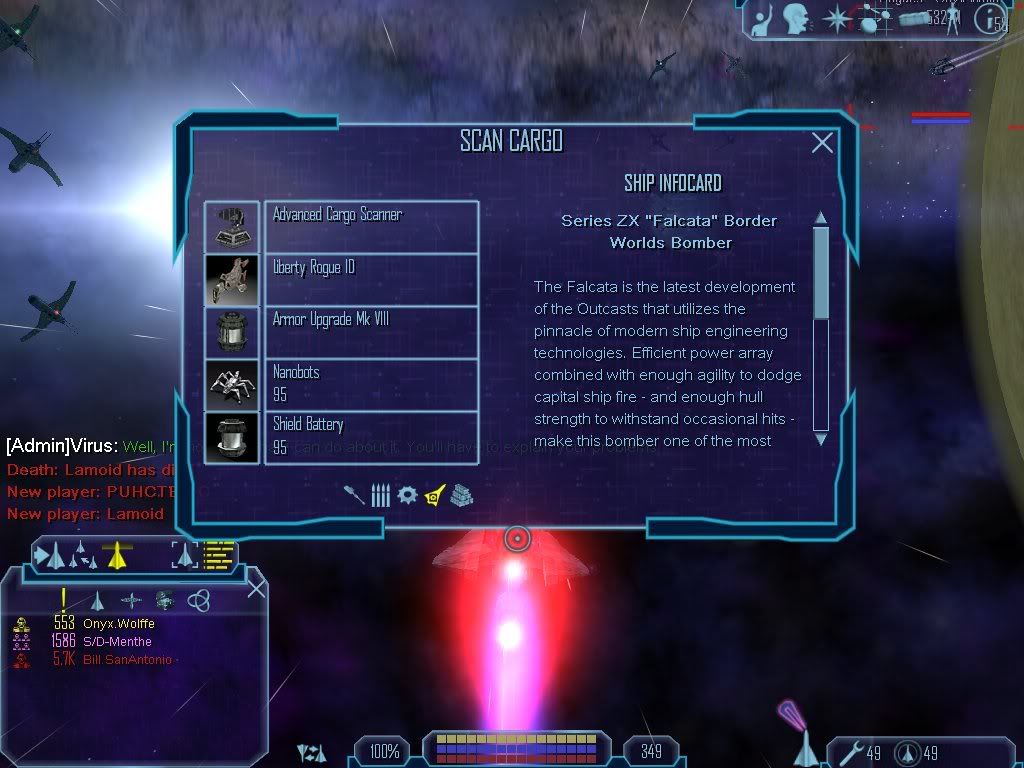Screen dimensions: 1024x768
Task: Close the Scan Cargo window
Action: pyautogui.click(x=822, y=143)
